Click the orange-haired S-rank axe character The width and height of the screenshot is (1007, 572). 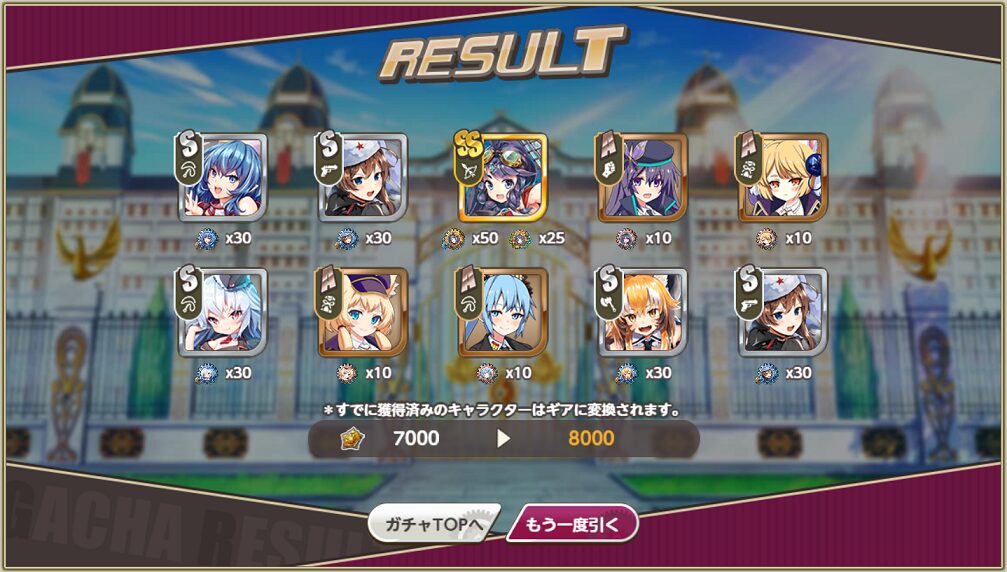643,312
